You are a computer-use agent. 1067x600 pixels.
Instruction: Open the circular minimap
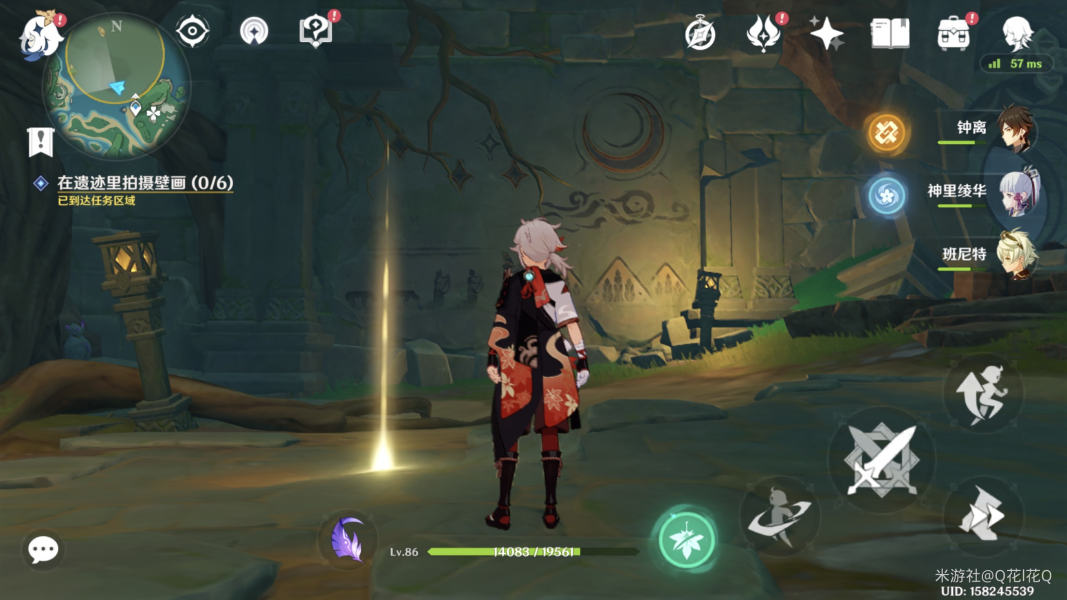[116, 85]
